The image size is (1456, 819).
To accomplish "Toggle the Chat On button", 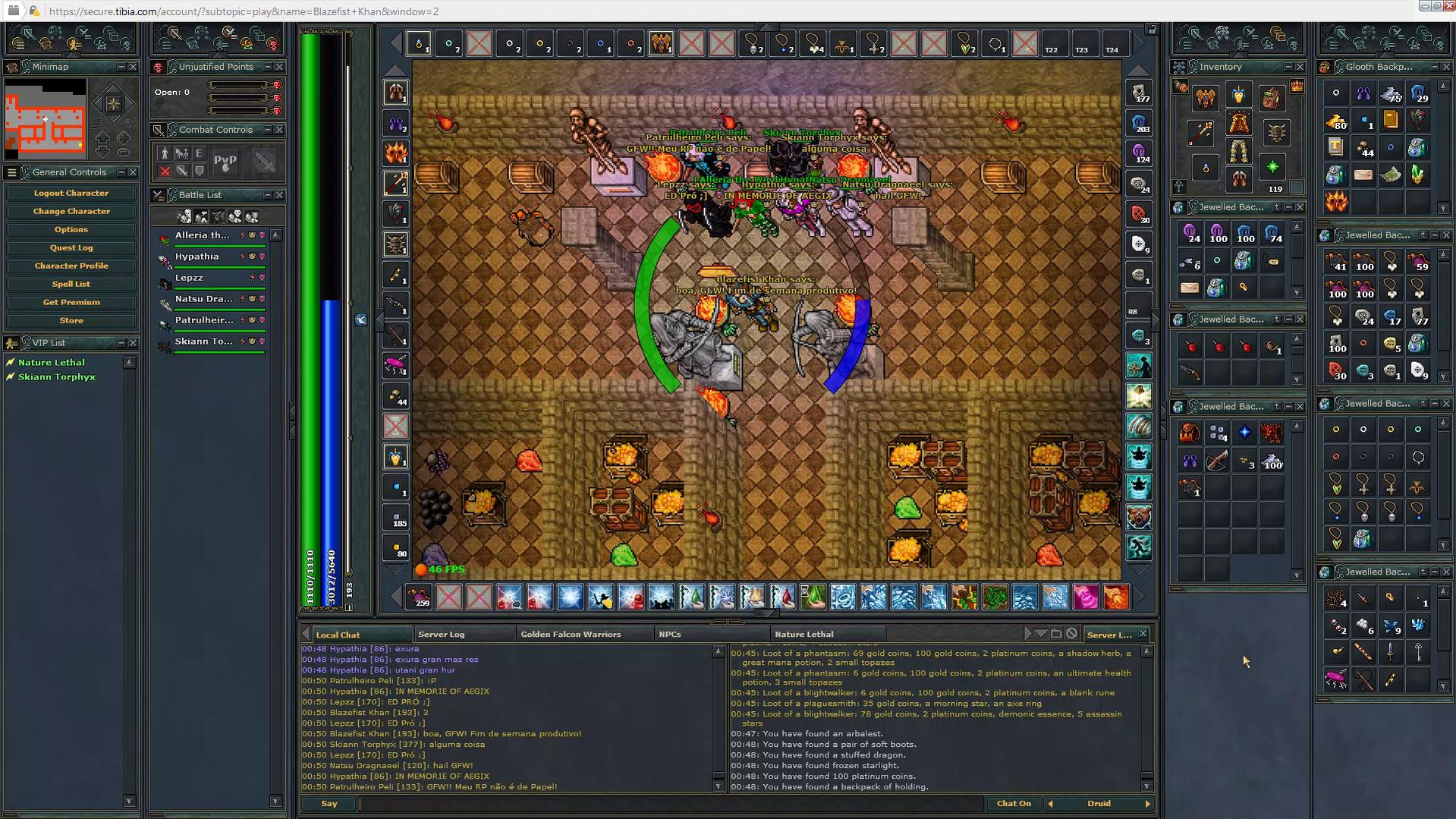I will (x=1014, y=803).
